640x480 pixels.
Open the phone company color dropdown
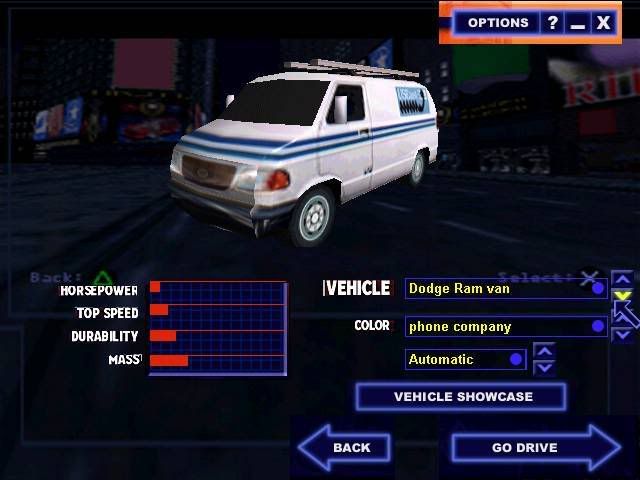(x=506, y=326)
